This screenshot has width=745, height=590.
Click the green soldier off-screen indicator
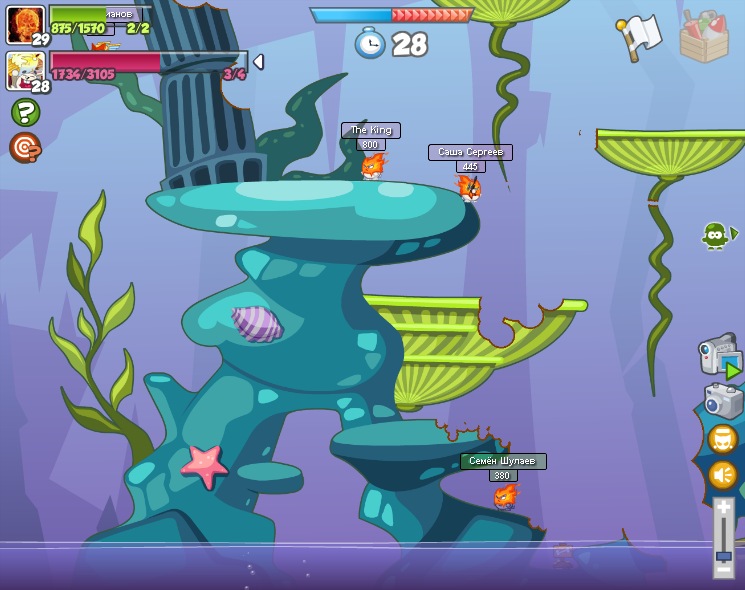pos(716,236)
